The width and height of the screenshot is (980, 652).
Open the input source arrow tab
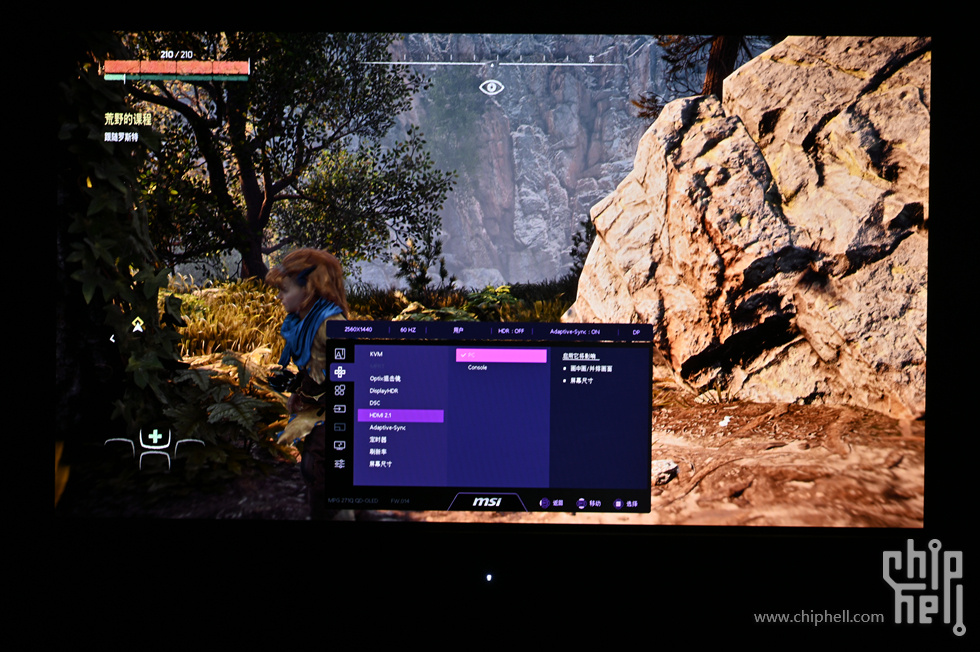click(340, 408)
